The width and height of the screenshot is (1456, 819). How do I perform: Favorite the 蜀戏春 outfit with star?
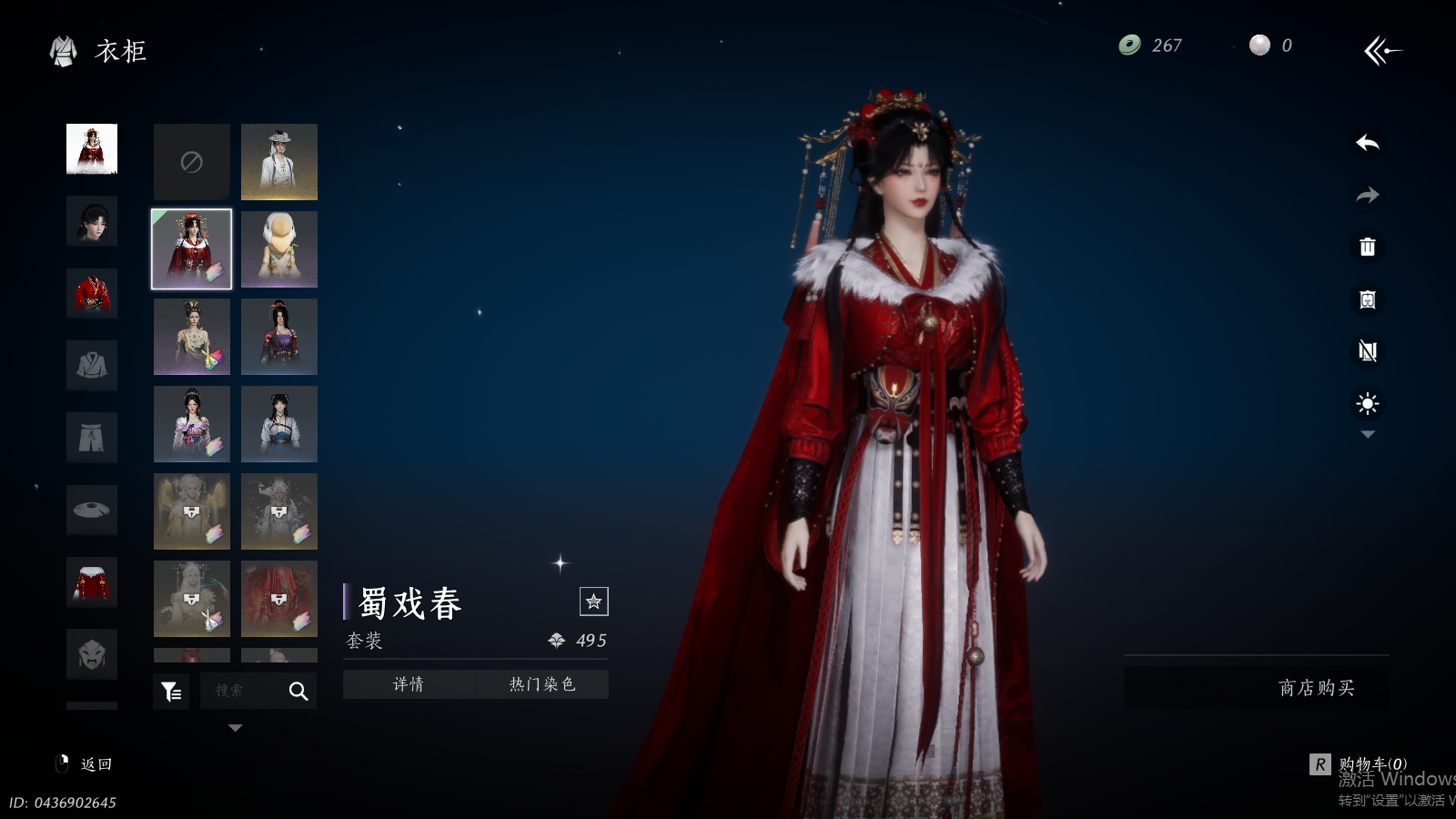coord(593,602)
